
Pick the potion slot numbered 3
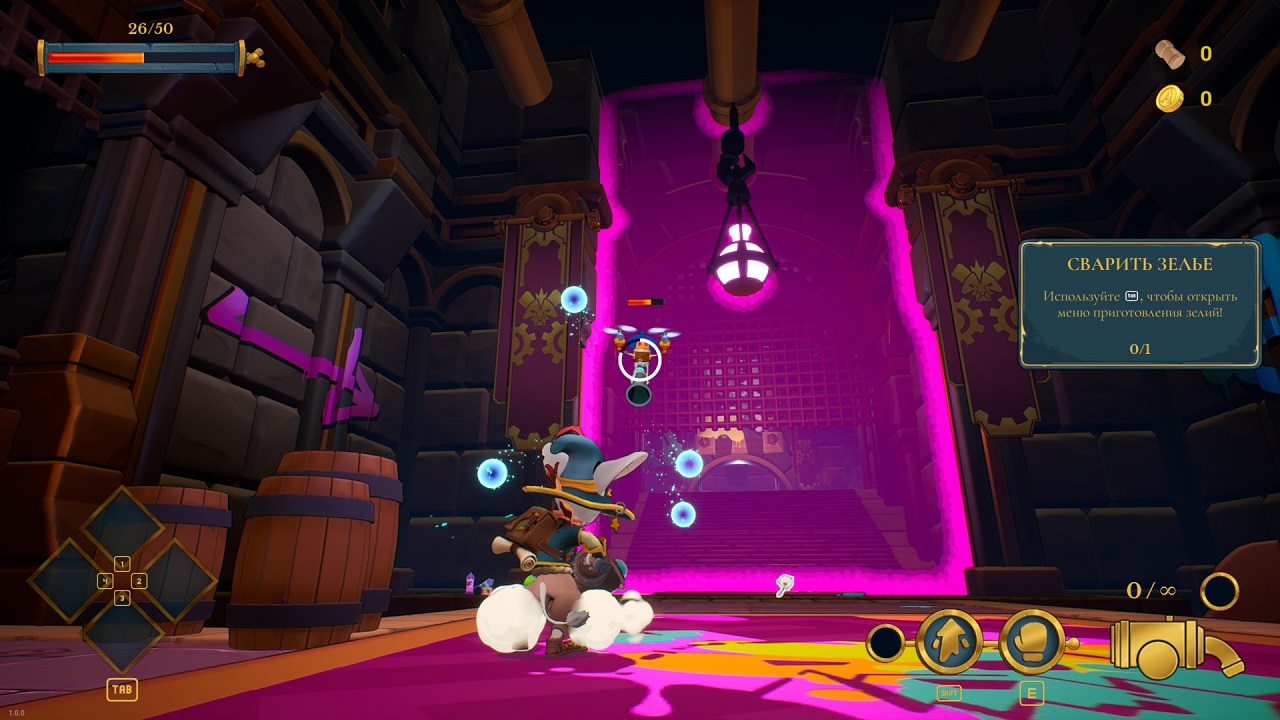pos(122,631)
